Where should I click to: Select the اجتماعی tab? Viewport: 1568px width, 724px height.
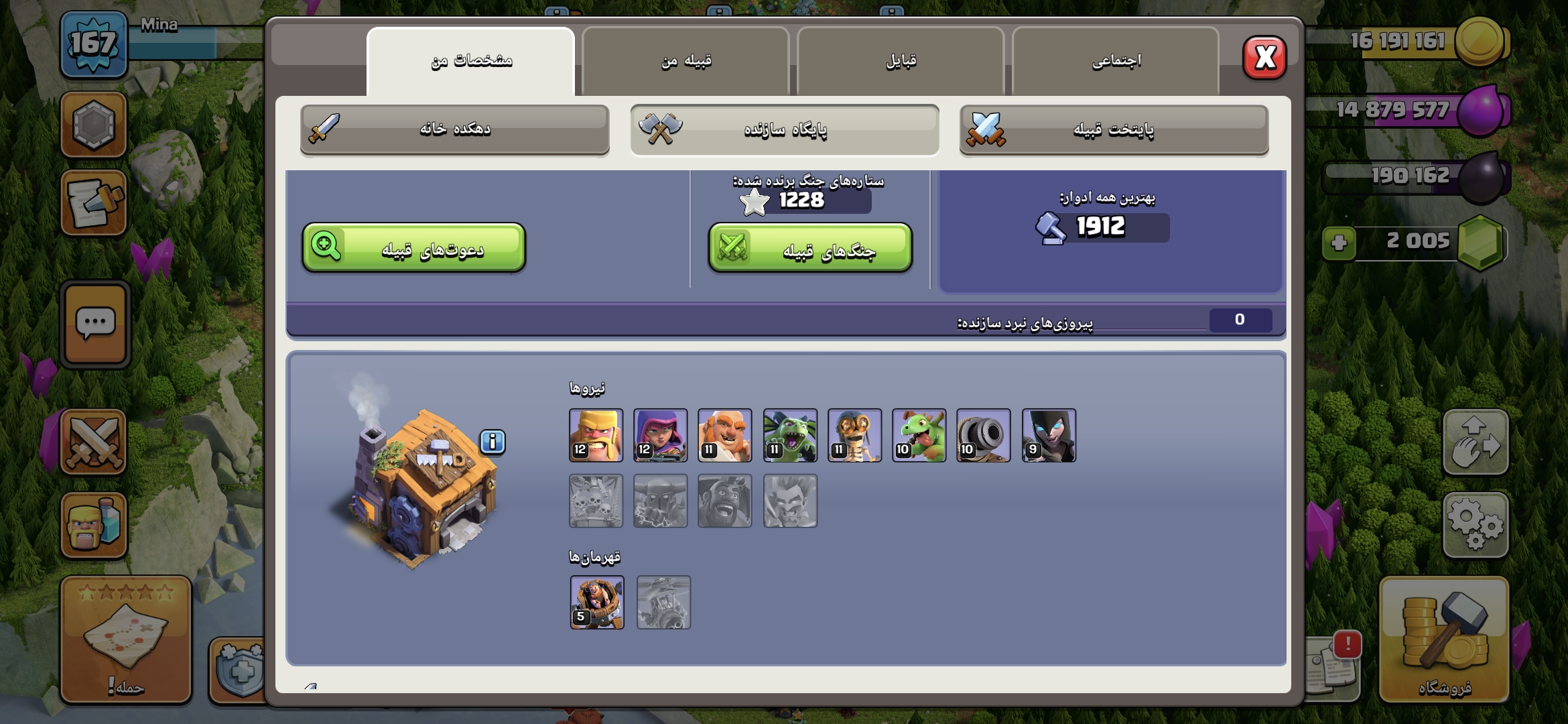coord(1116,62)
